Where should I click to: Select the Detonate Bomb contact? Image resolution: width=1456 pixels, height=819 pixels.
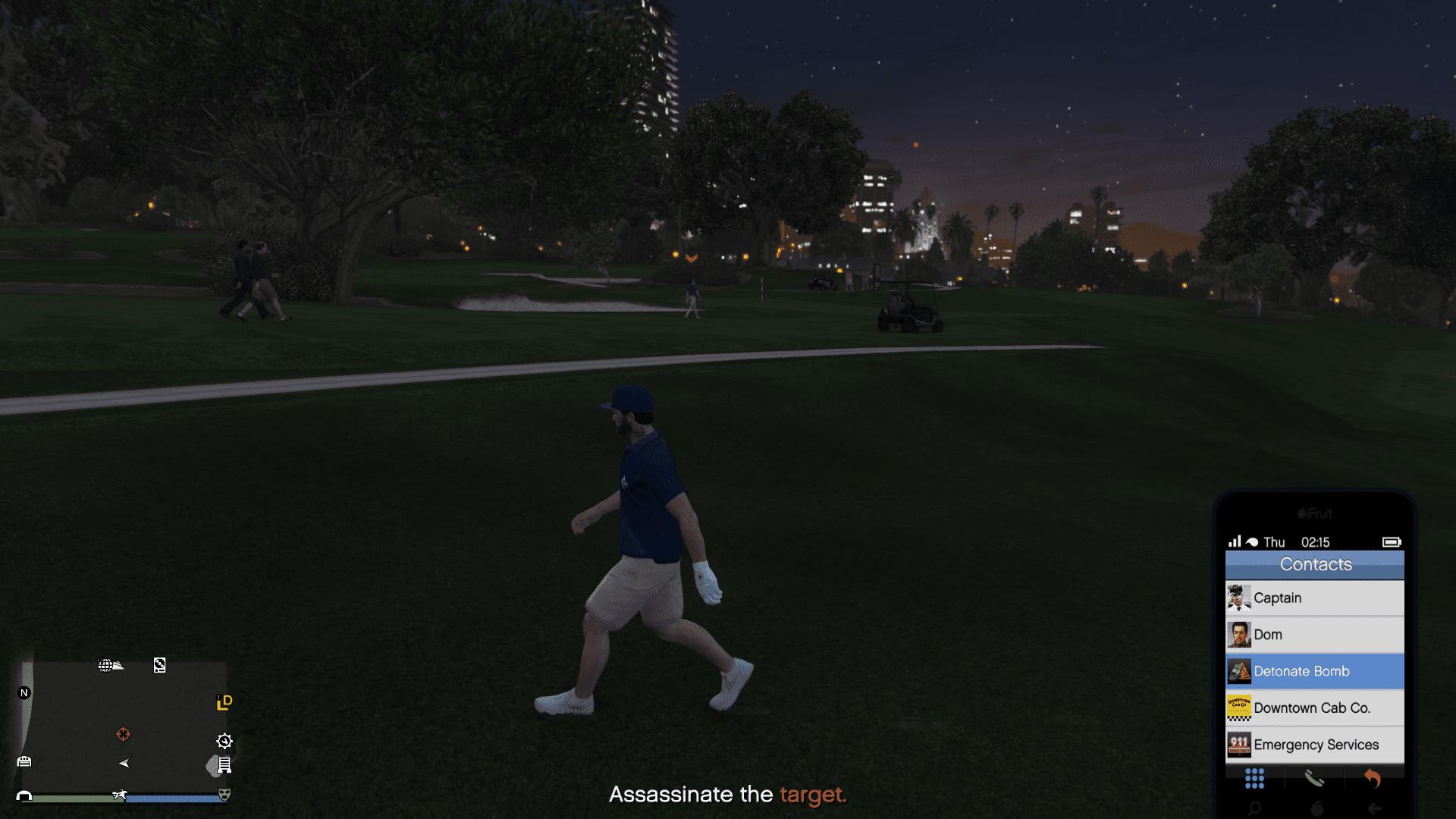(1314, 671)
